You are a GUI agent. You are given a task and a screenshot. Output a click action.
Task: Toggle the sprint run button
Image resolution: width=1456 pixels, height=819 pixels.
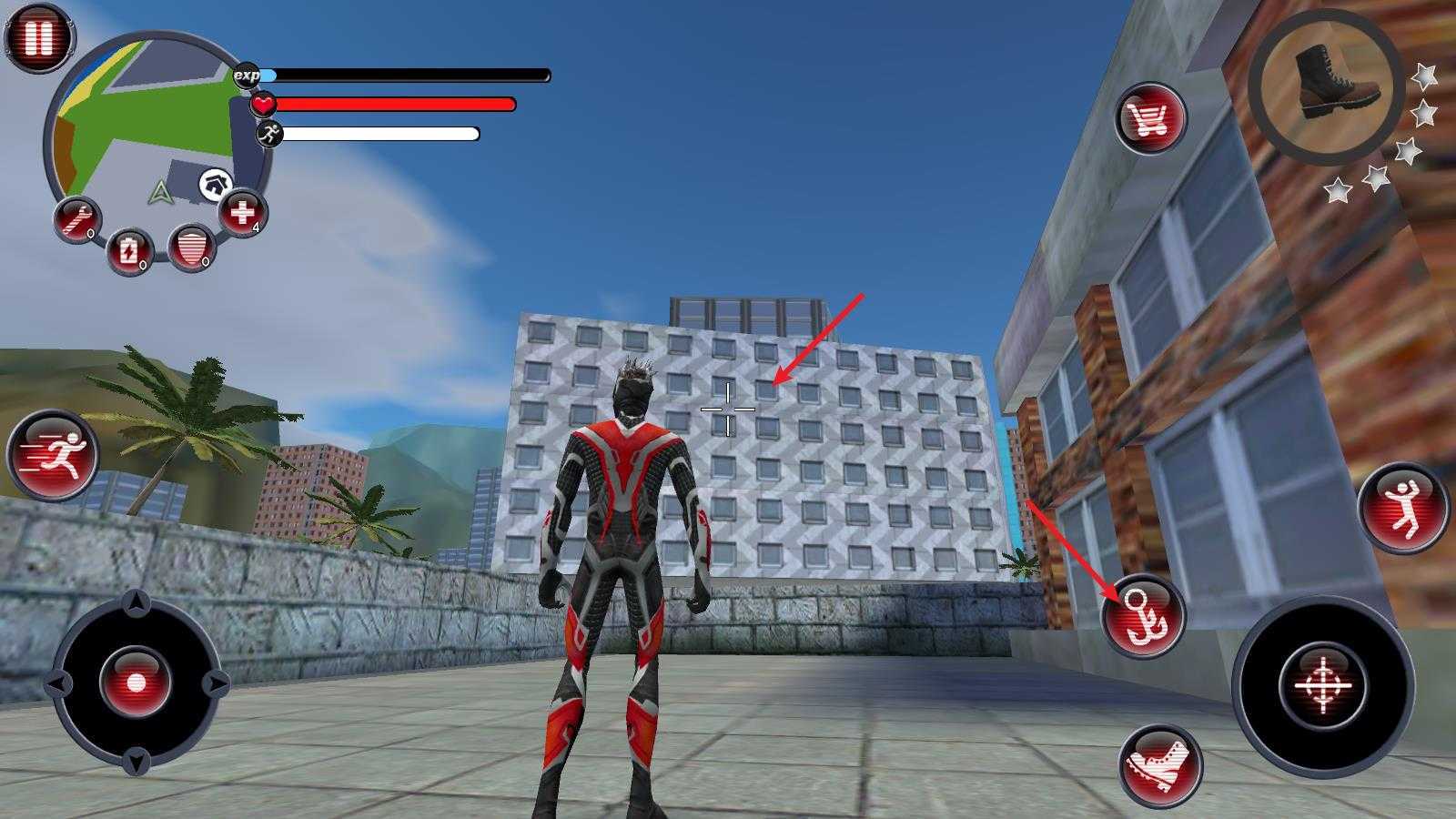(x=53, y=453)
